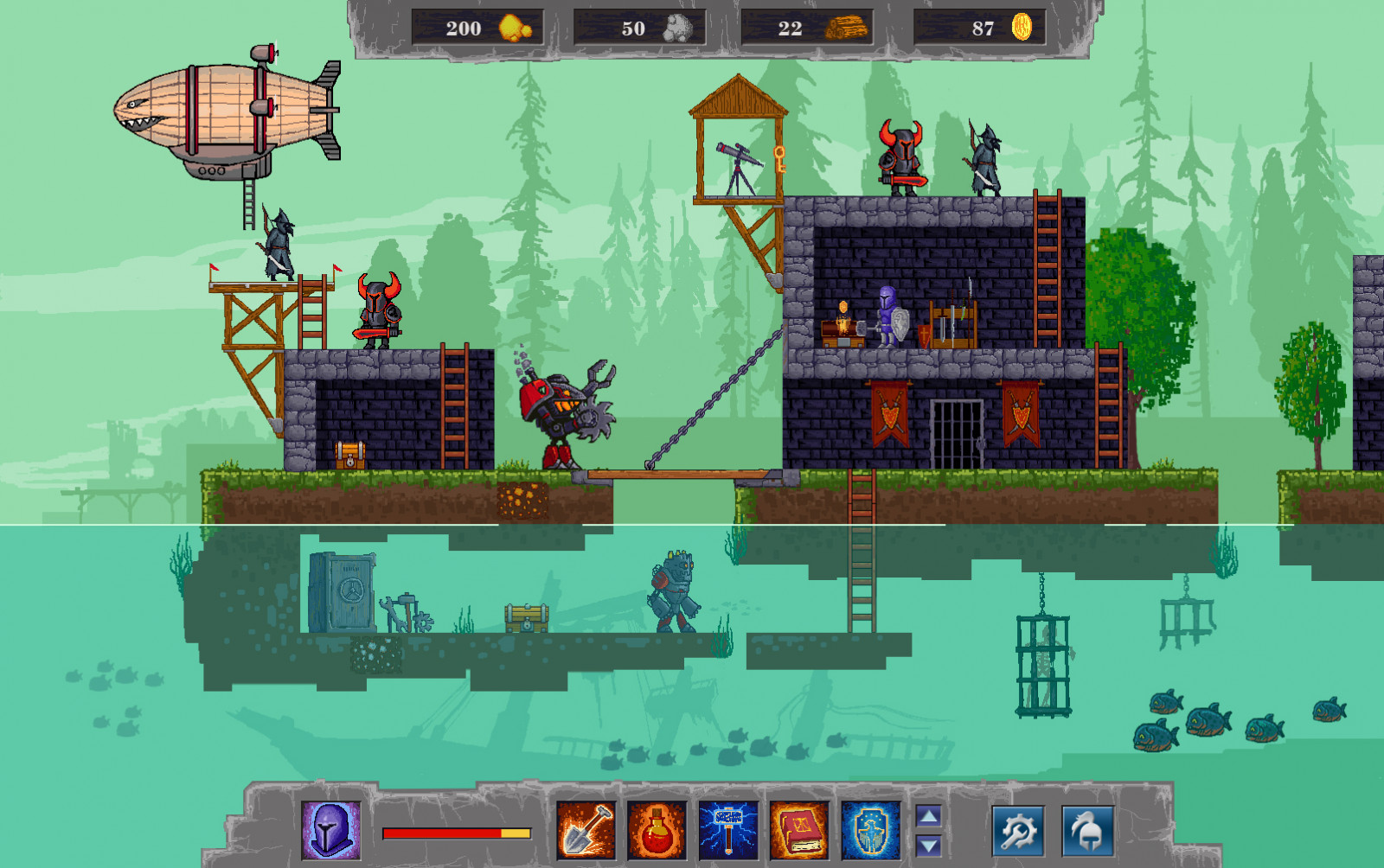Open the wrench and gear settings
The width and height of the screenshot is (1384, 868).
(1017, 831)
